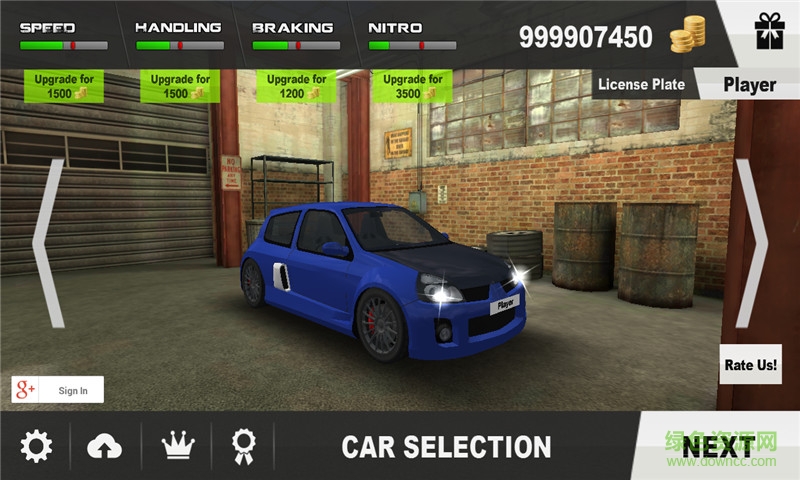
Task: Sign in with Google Plus
Action: (x=57, y=390)
